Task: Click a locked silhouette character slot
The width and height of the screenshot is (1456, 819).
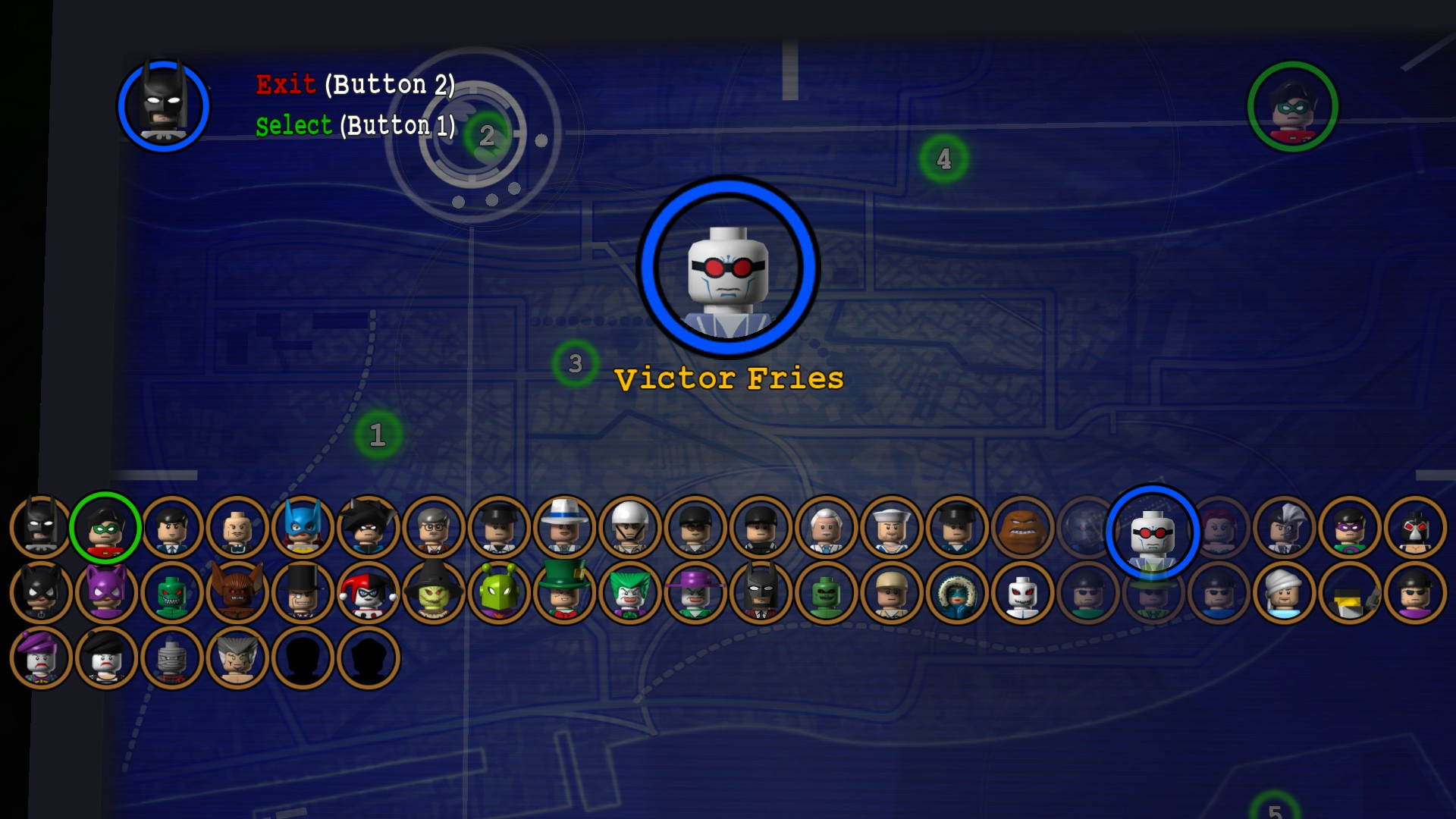Action: 302,658
